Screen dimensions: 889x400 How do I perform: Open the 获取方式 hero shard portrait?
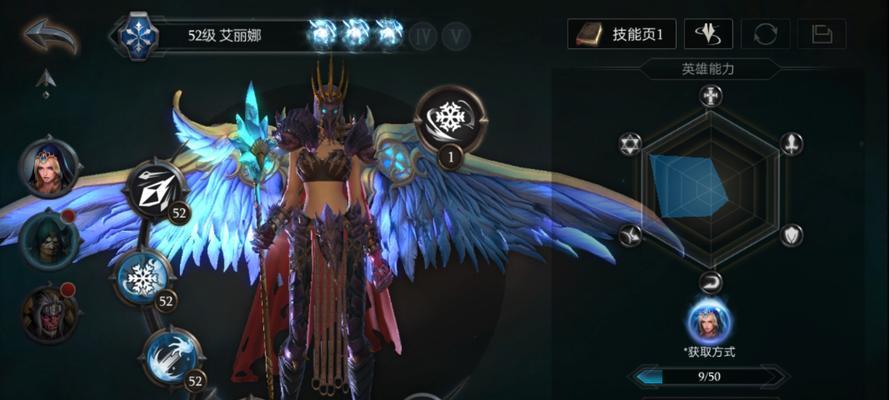(x=709, y=322)
